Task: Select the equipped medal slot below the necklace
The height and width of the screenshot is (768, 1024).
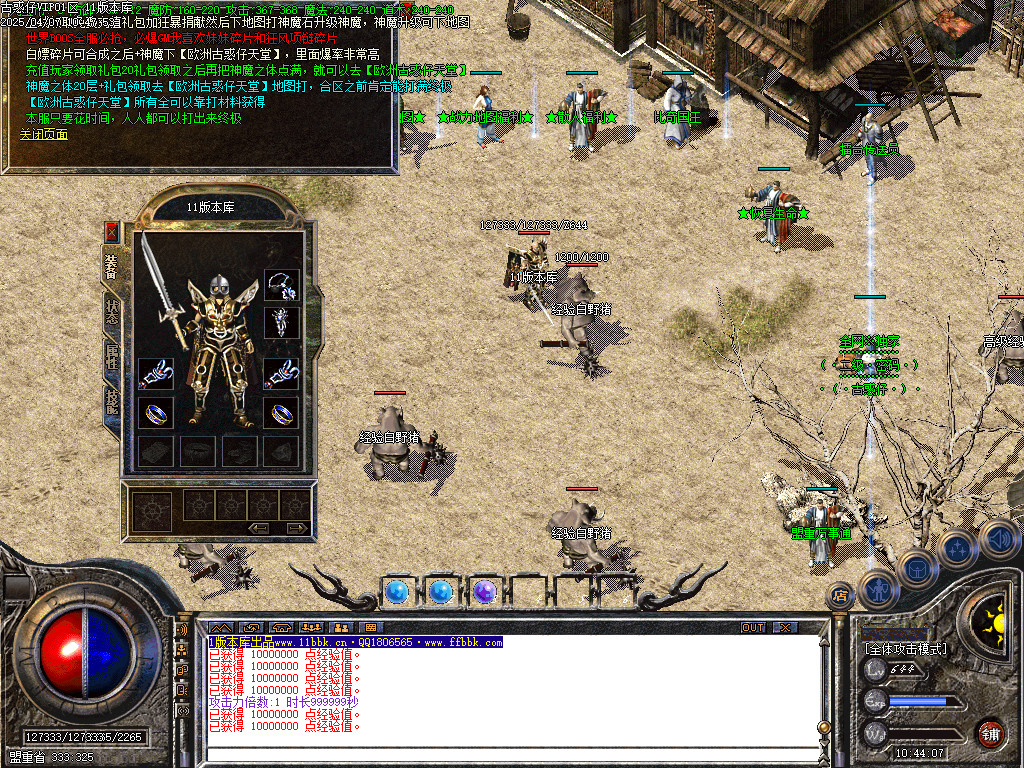Action: [282, 322]
